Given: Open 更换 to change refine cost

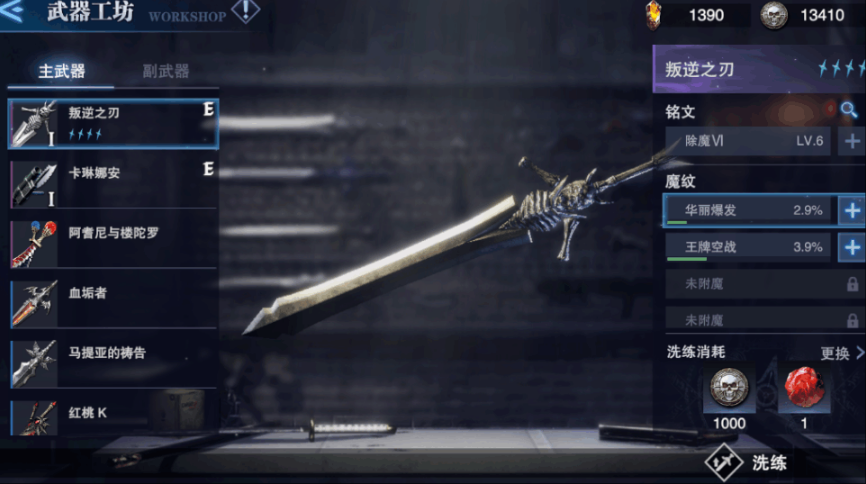Looking at the screenshot, I should pyautogui.click(x=841, y=353).
